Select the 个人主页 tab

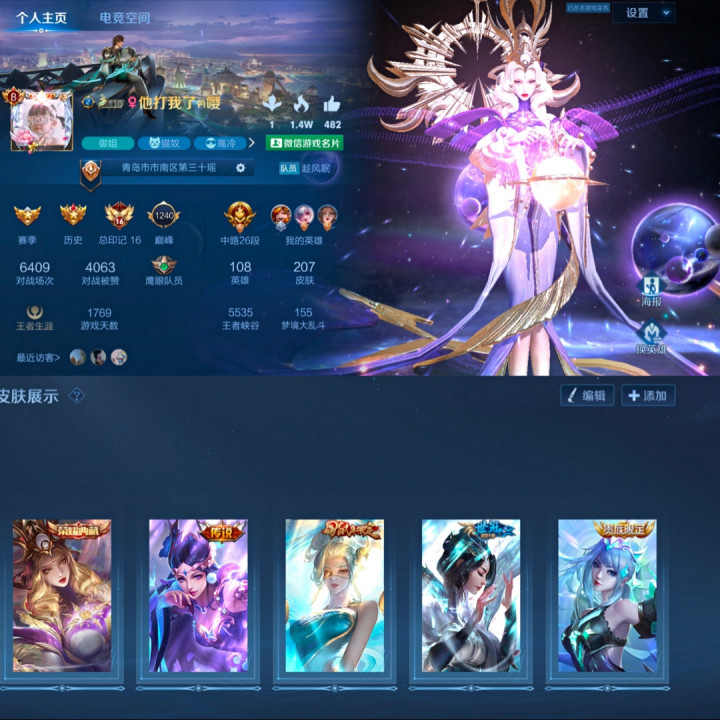(x=42, y=18)
